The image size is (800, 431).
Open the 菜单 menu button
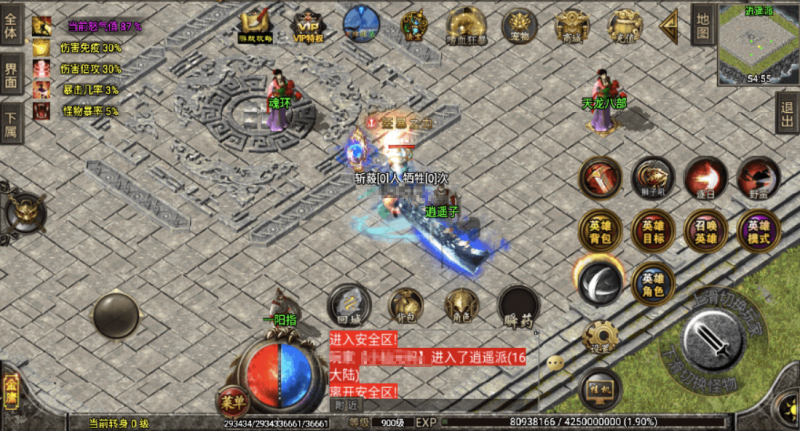click(x=232, y=402)
